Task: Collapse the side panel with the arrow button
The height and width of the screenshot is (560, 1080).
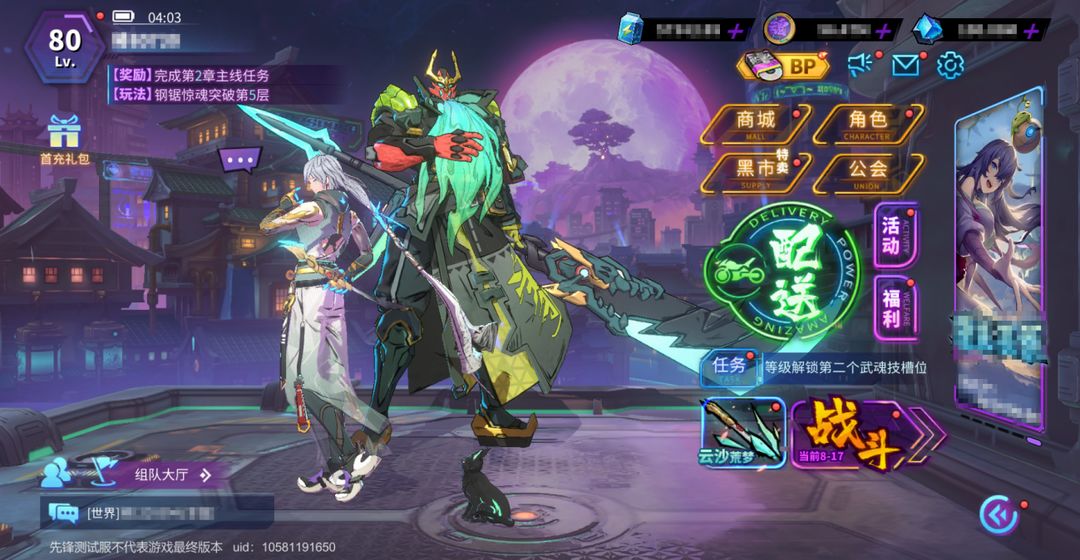Action: point(998,514)
